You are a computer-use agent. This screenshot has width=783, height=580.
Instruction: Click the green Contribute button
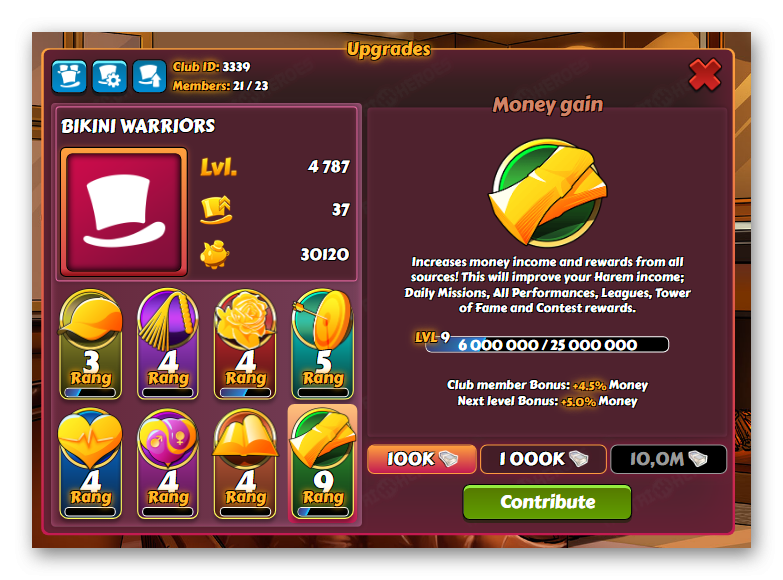(547, 502)
